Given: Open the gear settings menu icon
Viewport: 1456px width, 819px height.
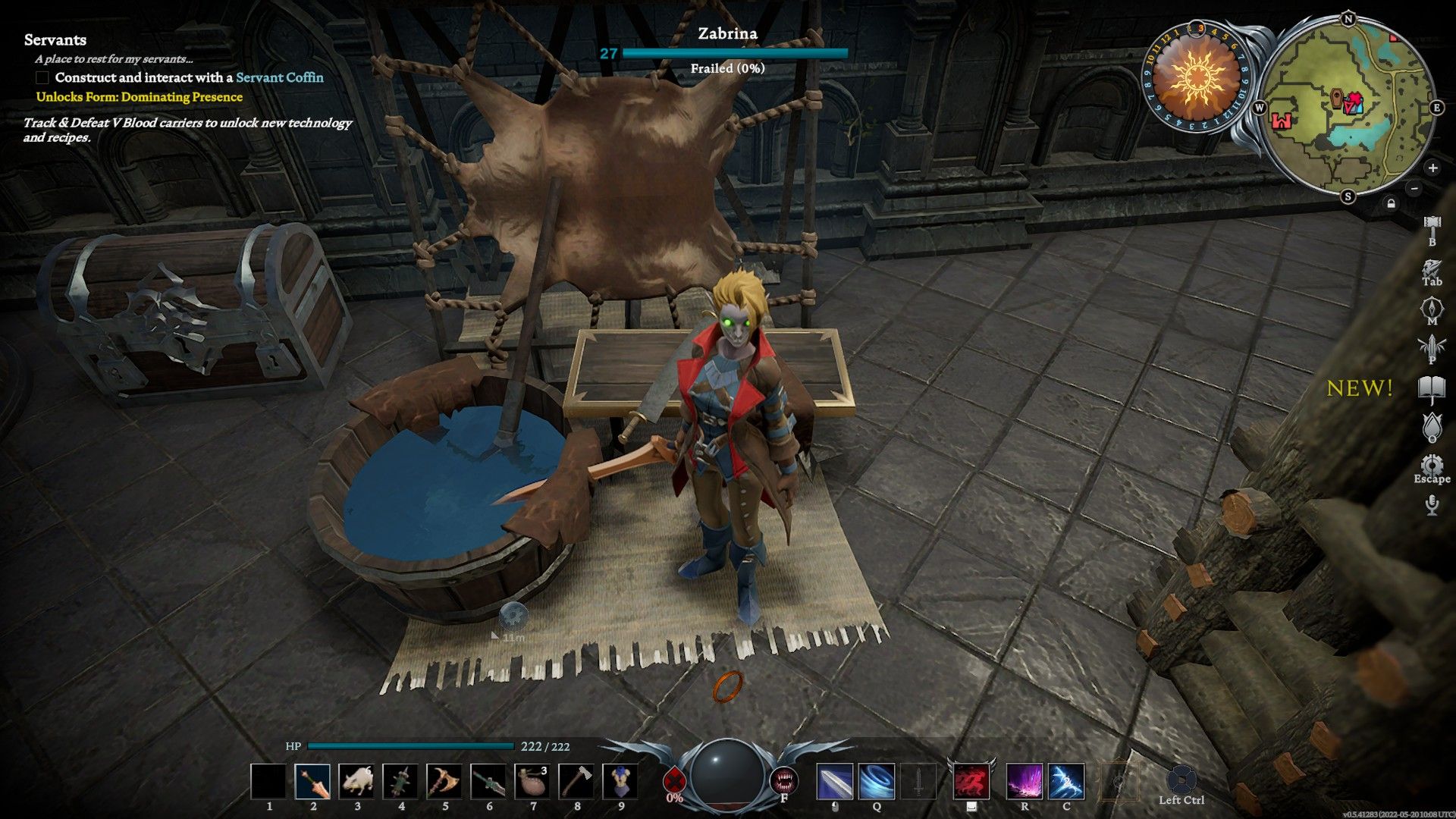Looking at the screenshot, I should pos(1432,466).
